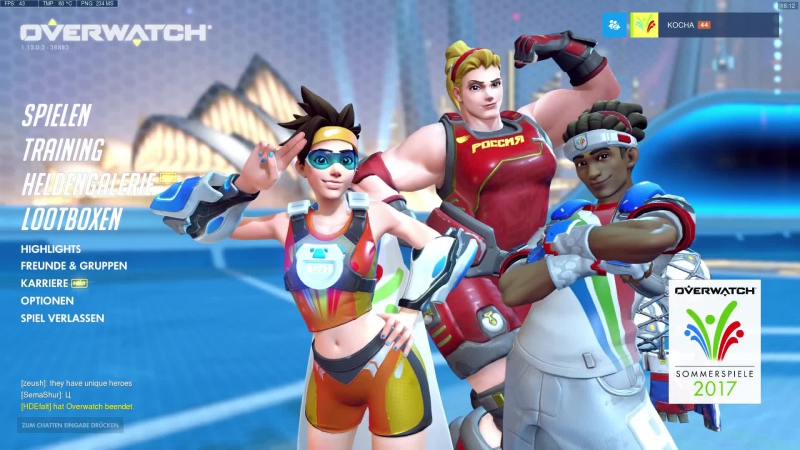This screenshot has height=450, width=800.
Task: Select Training from the main menu
Action: click(63, 150)
